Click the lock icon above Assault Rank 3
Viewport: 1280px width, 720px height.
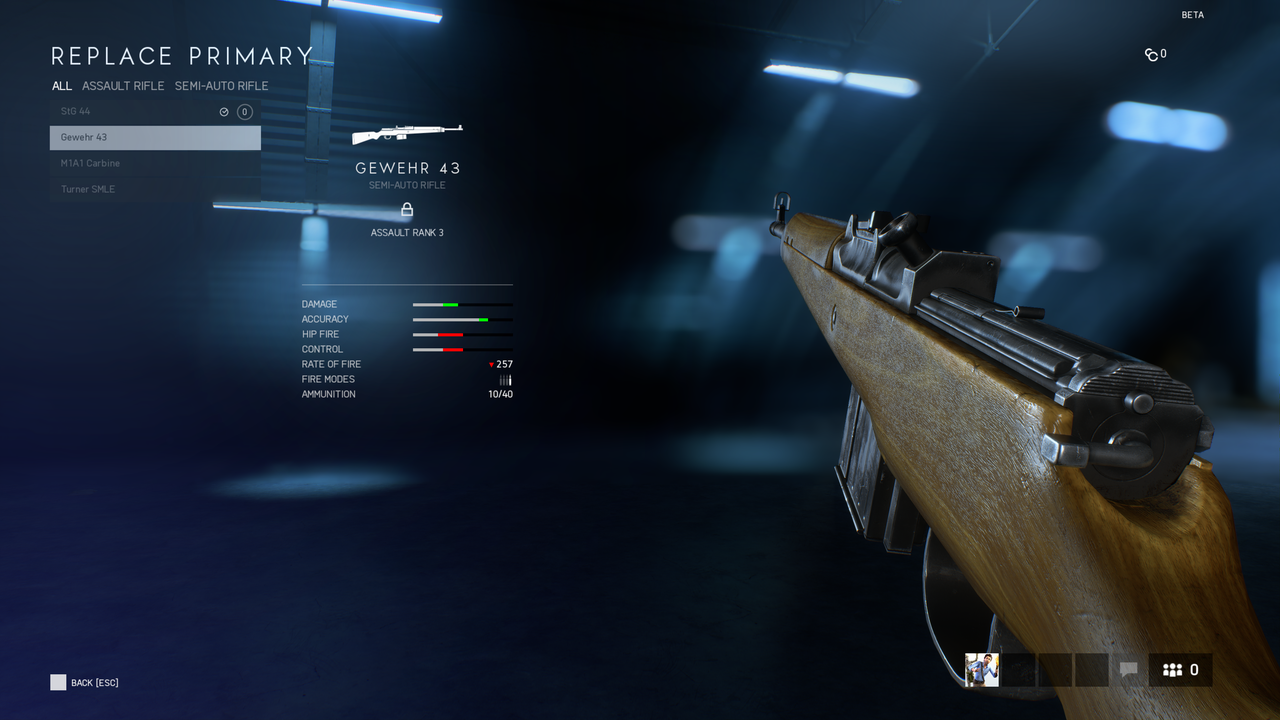(x=407, y=210)
